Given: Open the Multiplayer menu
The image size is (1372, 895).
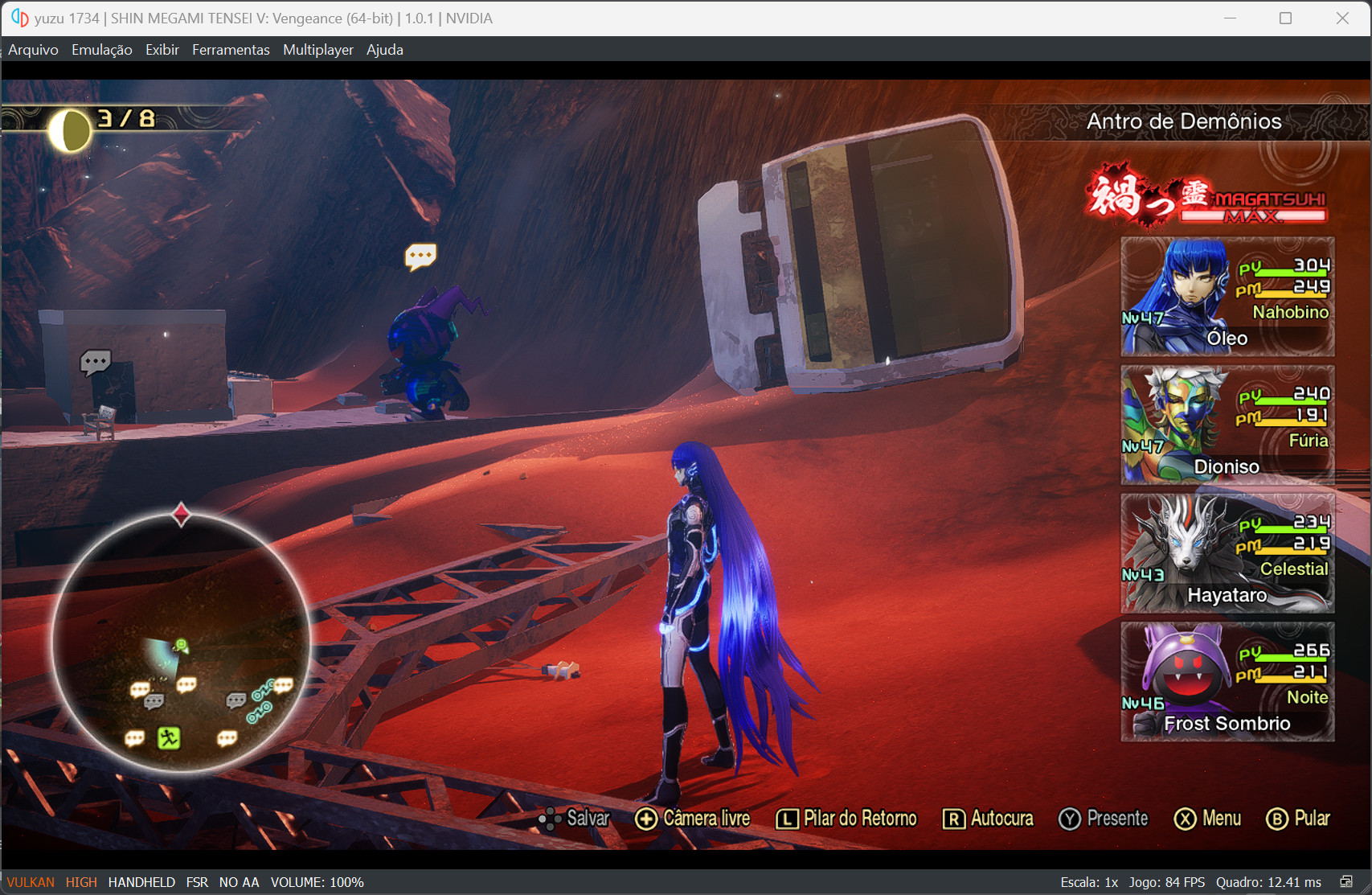Looking at the screenshot, I should (317, 49).
